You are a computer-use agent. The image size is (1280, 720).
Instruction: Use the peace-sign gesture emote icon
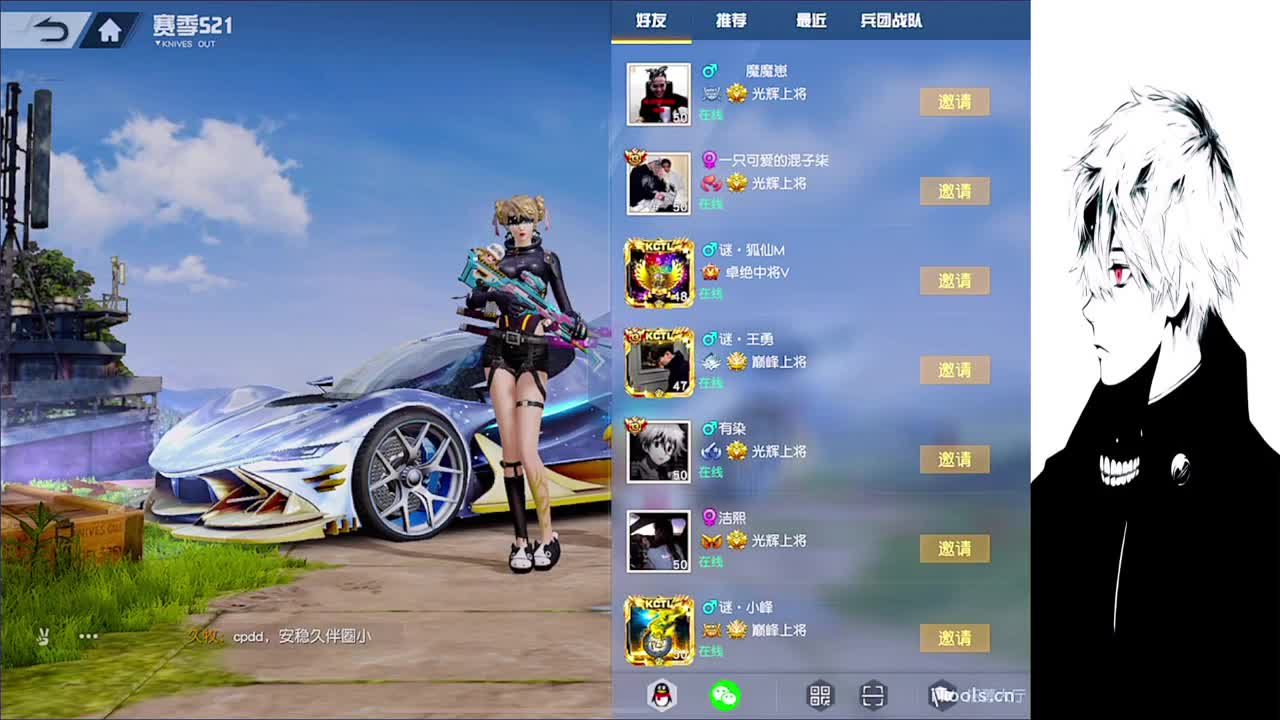[42, 635]
